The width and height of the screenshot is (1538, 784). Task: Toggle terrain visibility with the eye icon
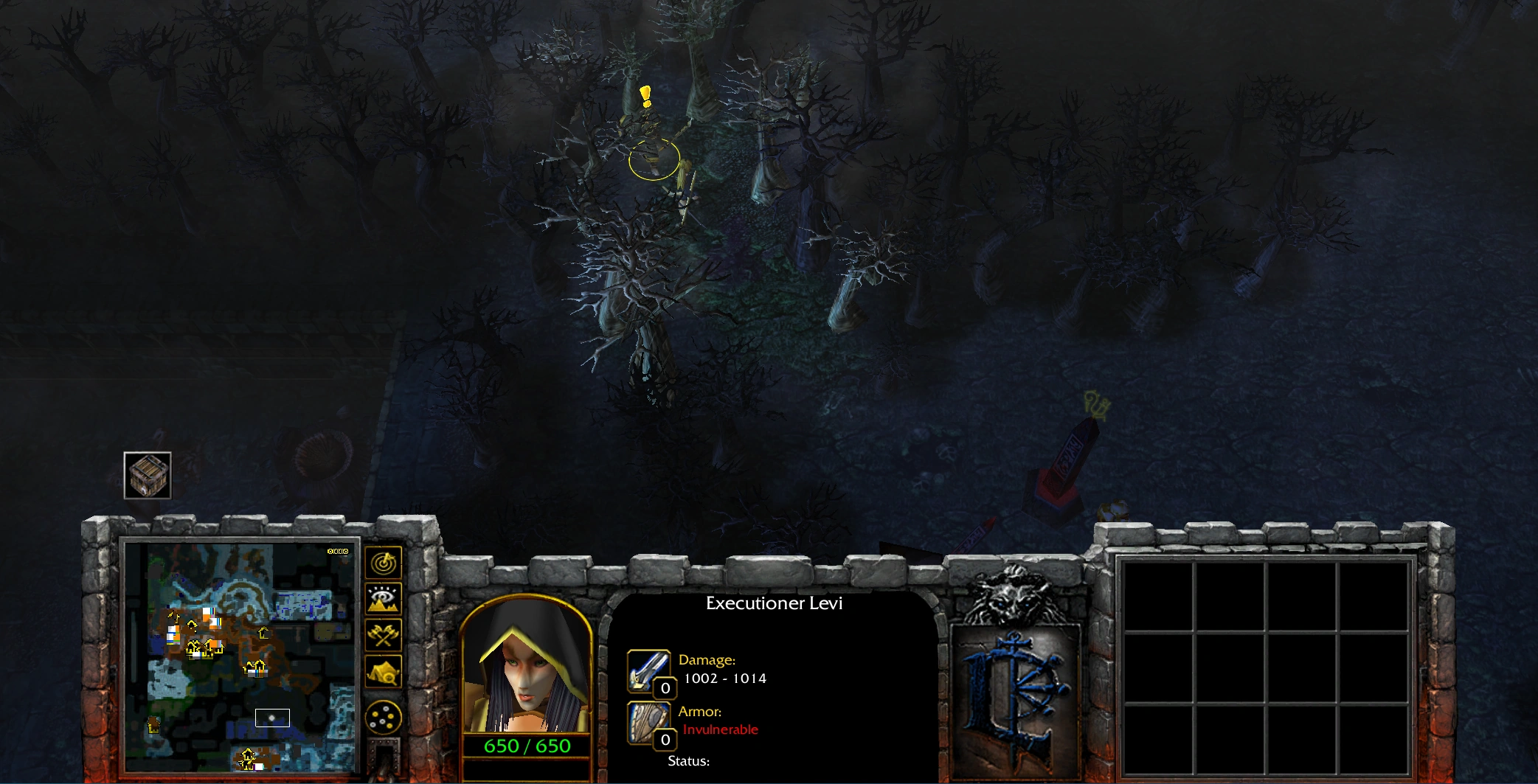(383, 599)
